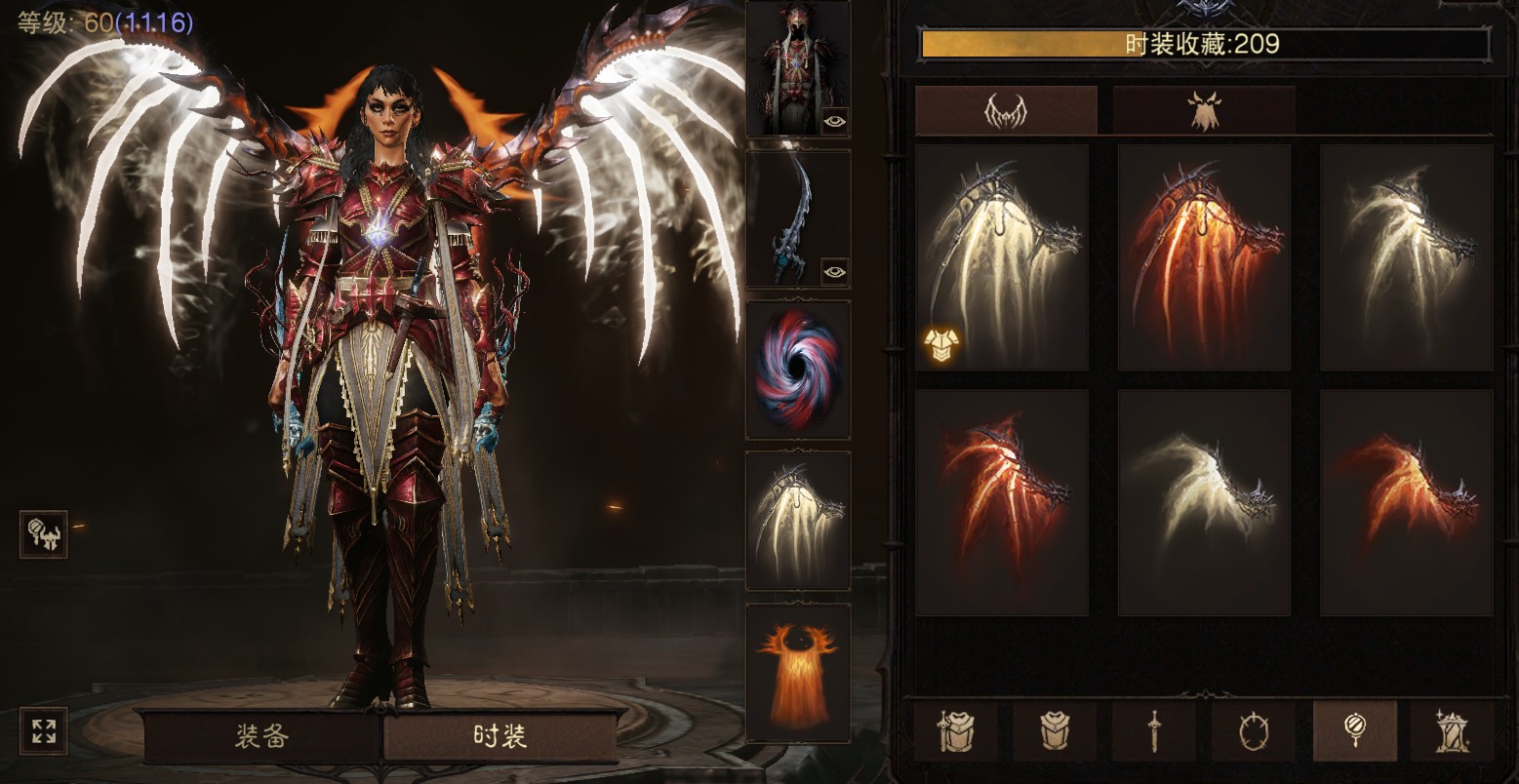Select the orange flame cape slot
The width and height of the screenshot is (1519, 784).
pyautogui.click(x=798, y=673)
